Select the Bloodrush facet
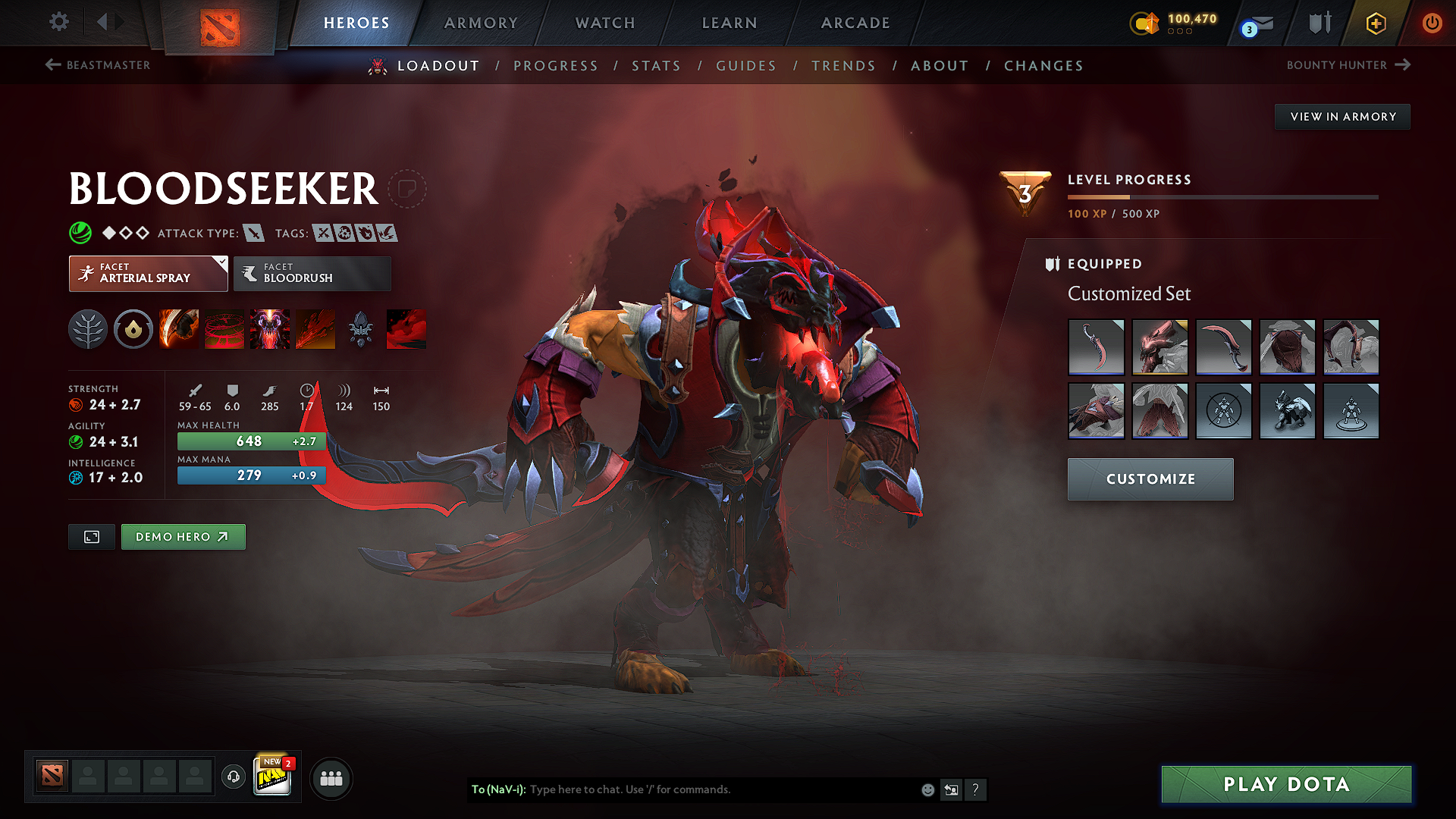Screen dimensions: 1456x819 (x=311, y=273)
